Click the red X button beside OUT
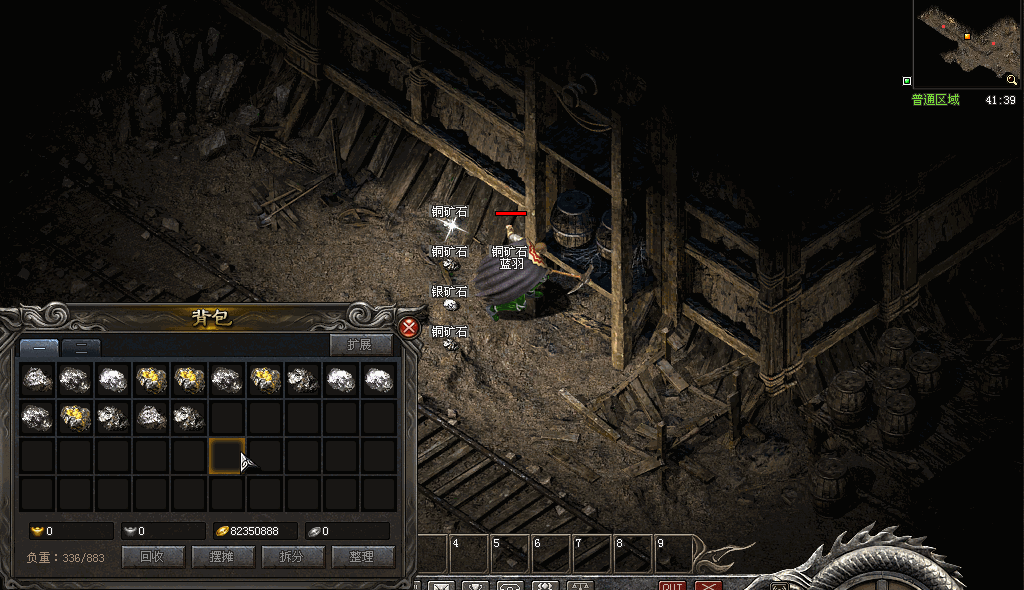This screenshot has height=590, width=1024. 708,585
